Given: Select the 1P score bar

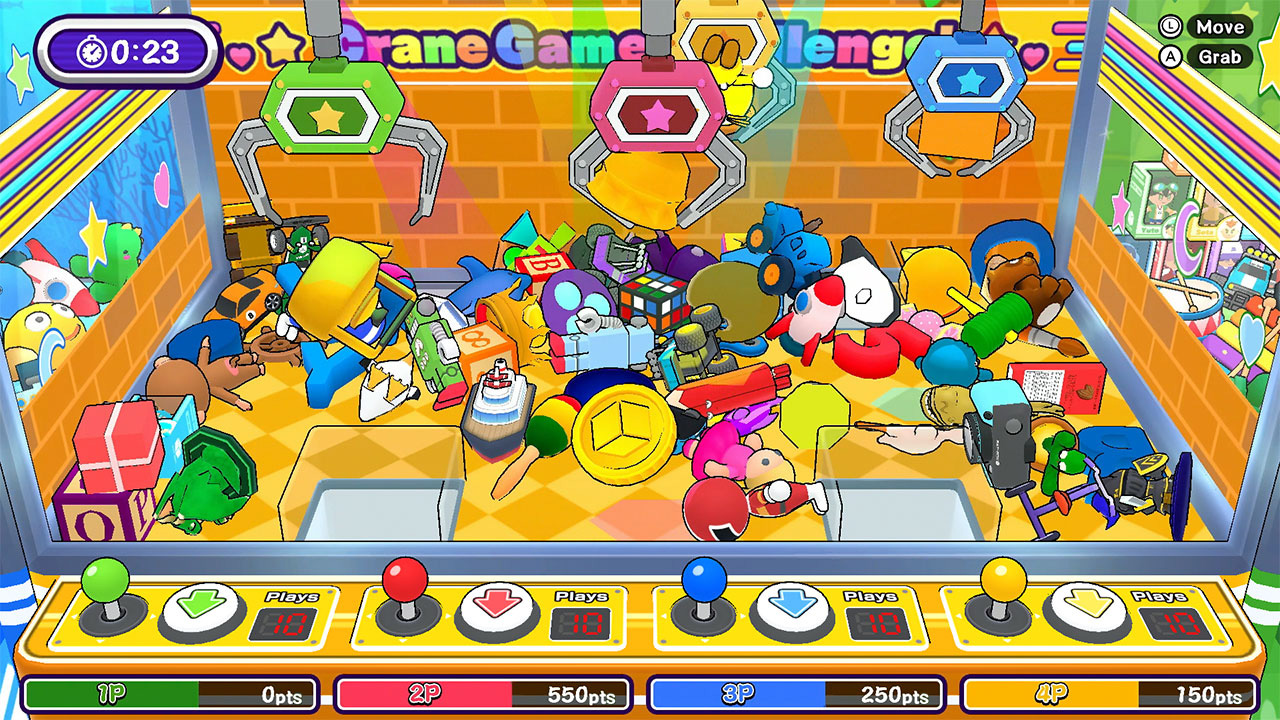Looking at the screenshot, I should pos(170,693).
